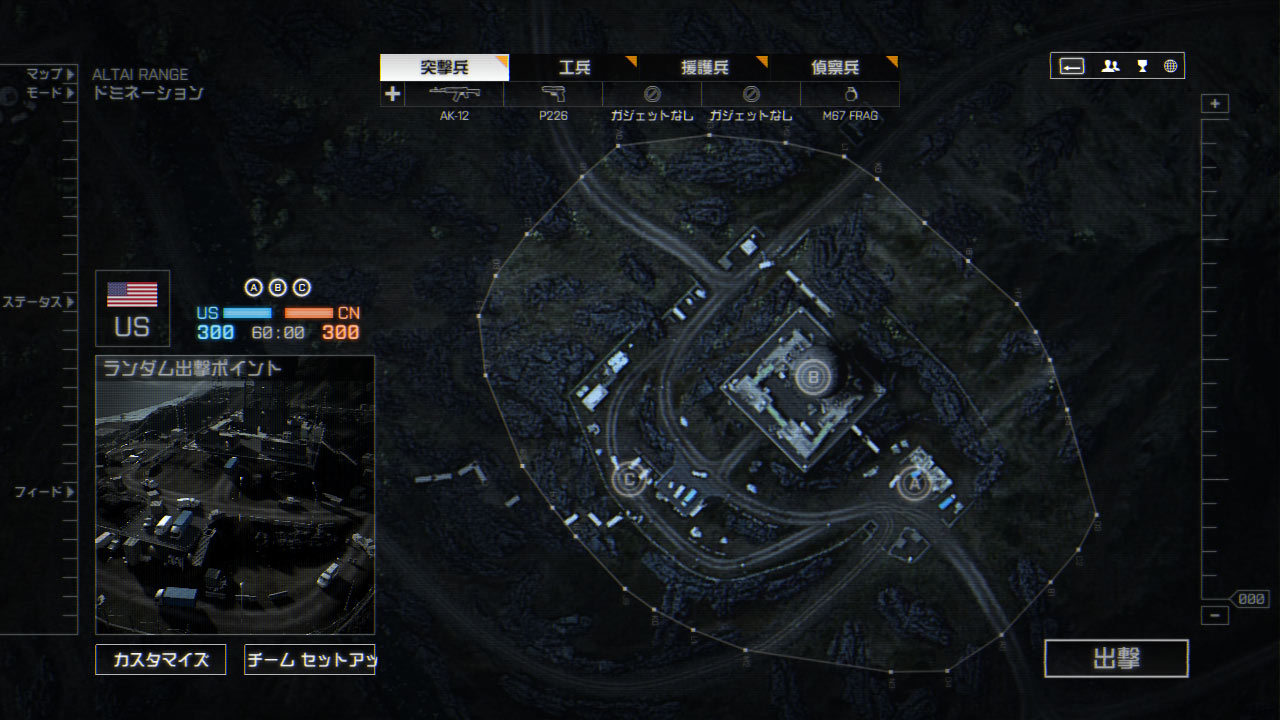Select the 突撃兵 assault class tab
The width and height of the screenshot is (1280, 720).
coord(444,67)
